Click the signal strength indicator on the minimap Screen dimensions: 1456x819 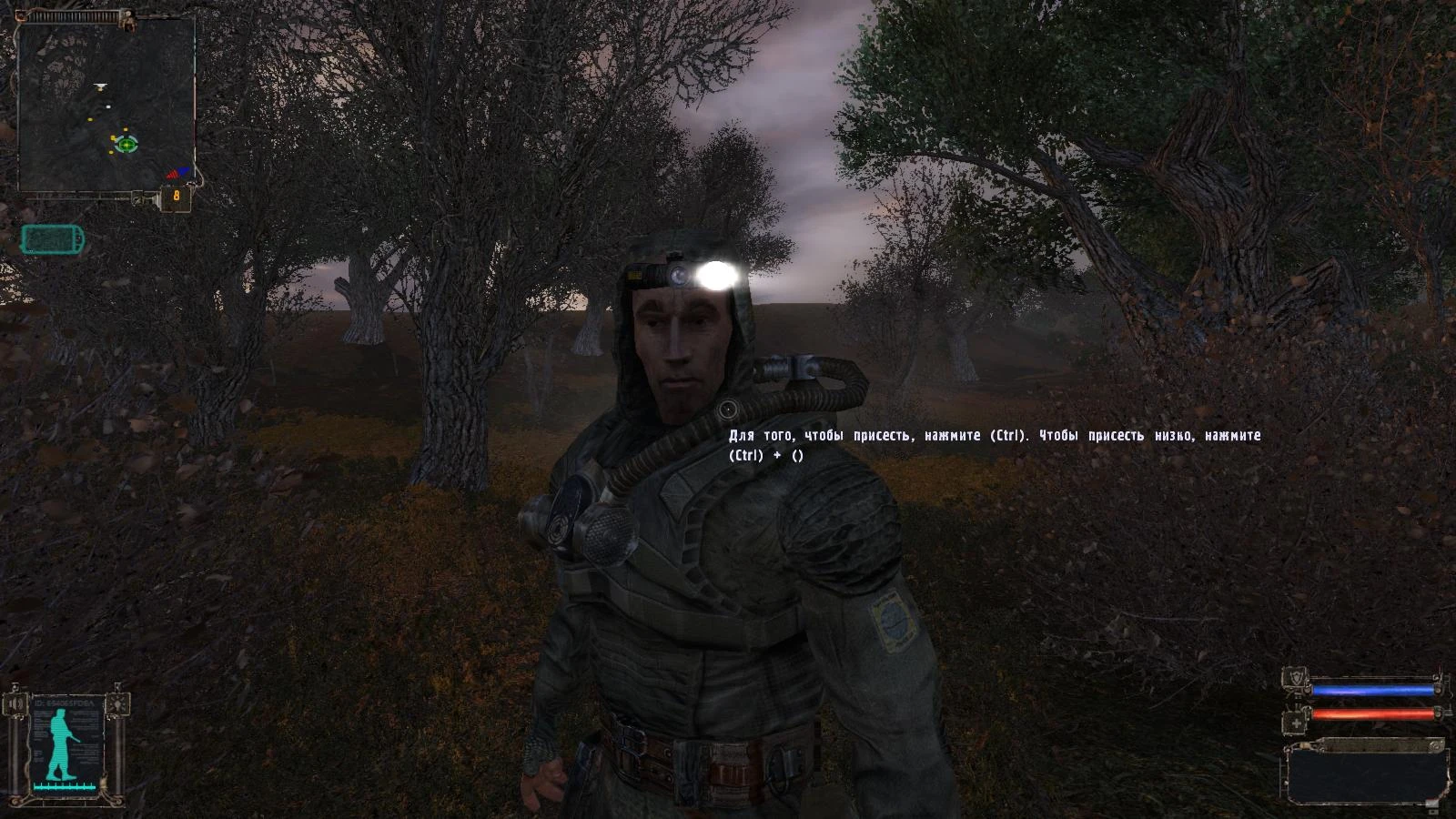coord(174,172)
